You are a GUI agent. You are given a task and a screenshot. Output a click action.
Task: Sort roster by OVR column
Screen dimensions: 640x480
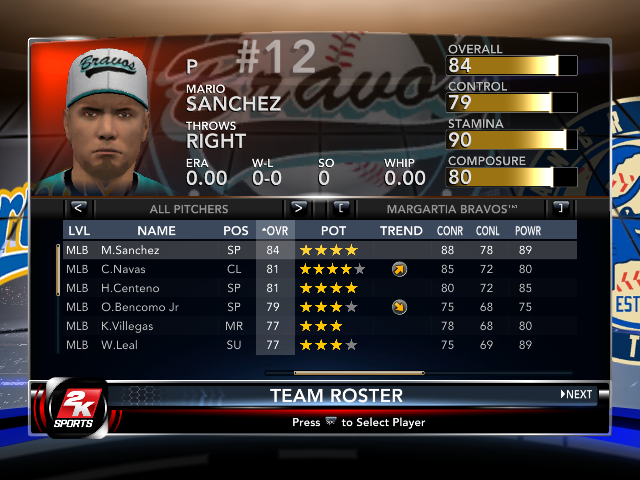point(272,231)
